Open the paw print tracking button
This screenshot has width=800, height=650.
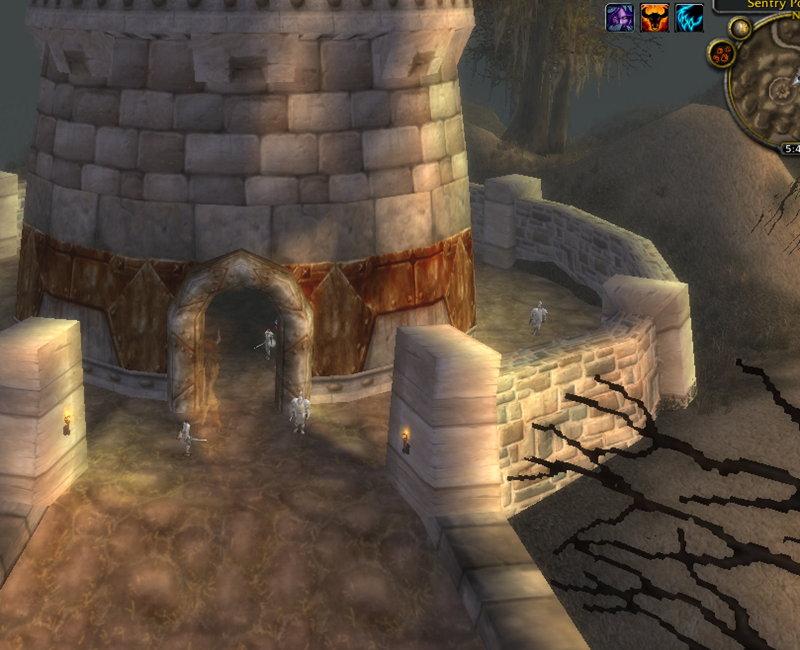click(x=719, y=54)
